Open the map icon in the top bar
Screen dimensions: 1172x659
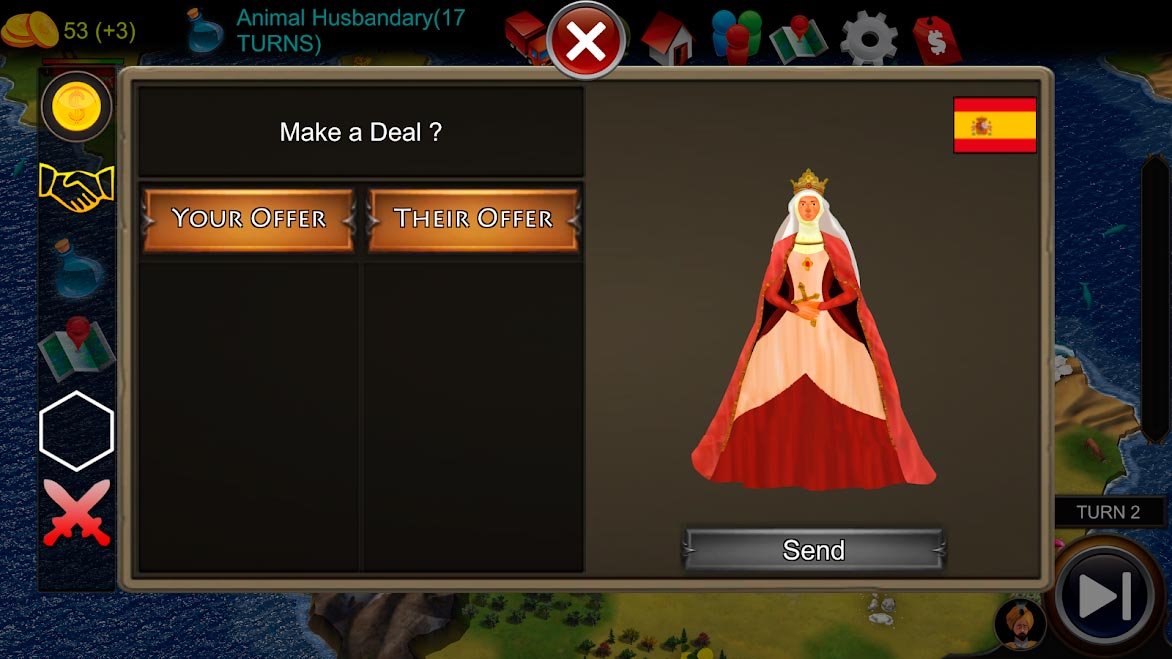[x=798, y=39]
